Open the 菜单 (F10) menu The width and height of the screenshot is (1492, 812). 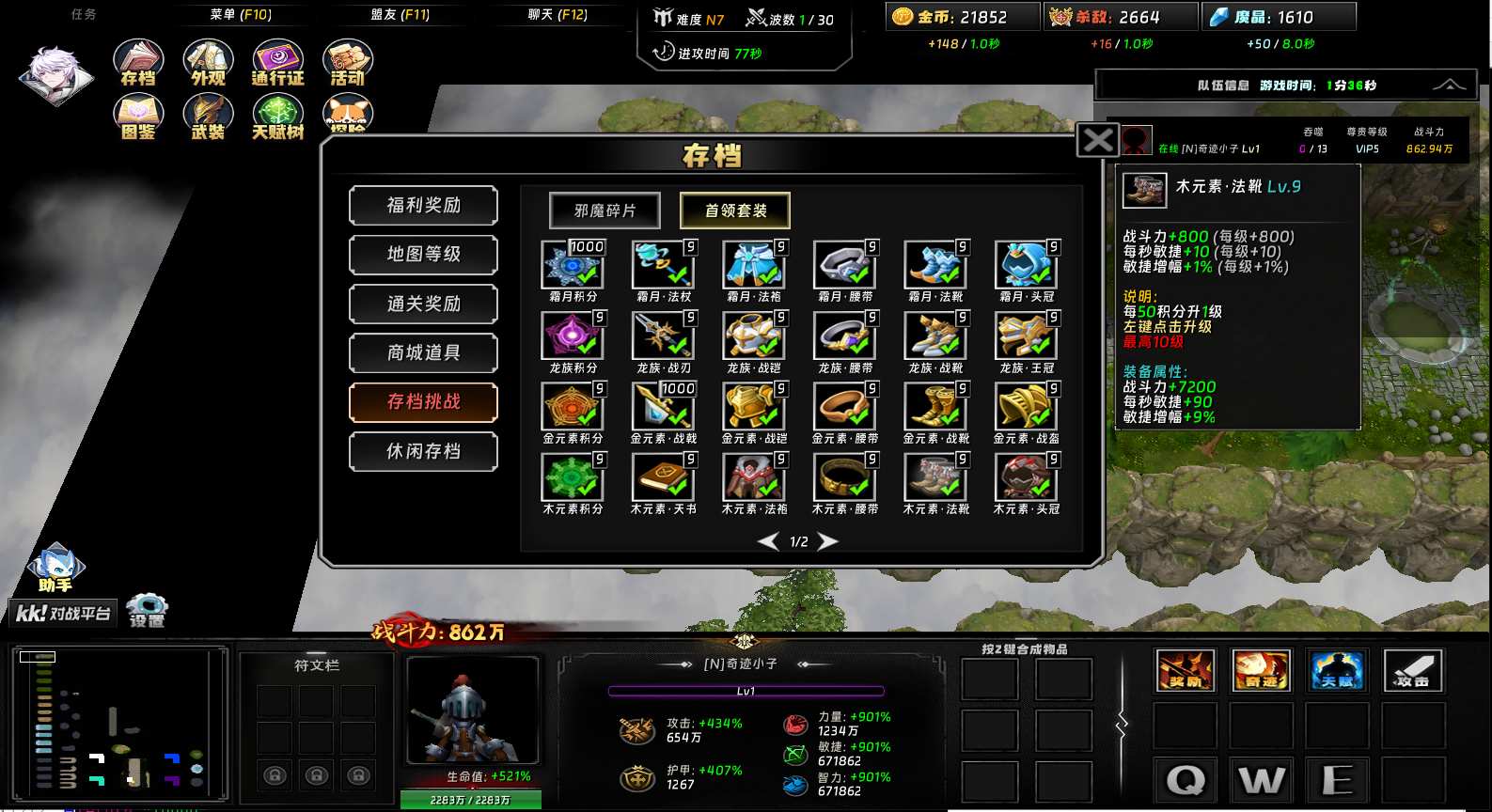(x=241, y=14)
